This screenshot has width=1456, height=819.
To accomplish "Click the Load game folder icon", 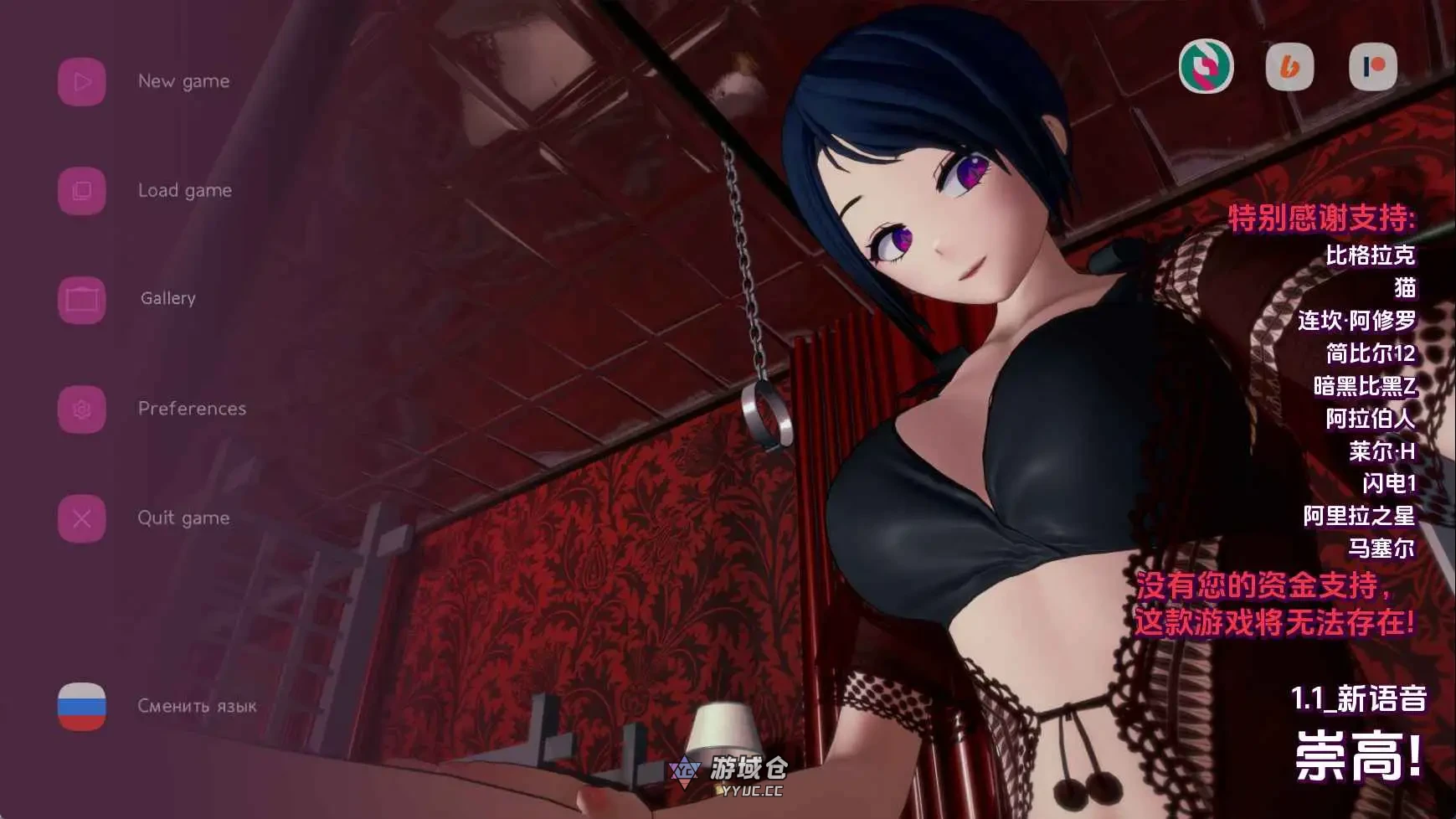I will tap(81, 190).
